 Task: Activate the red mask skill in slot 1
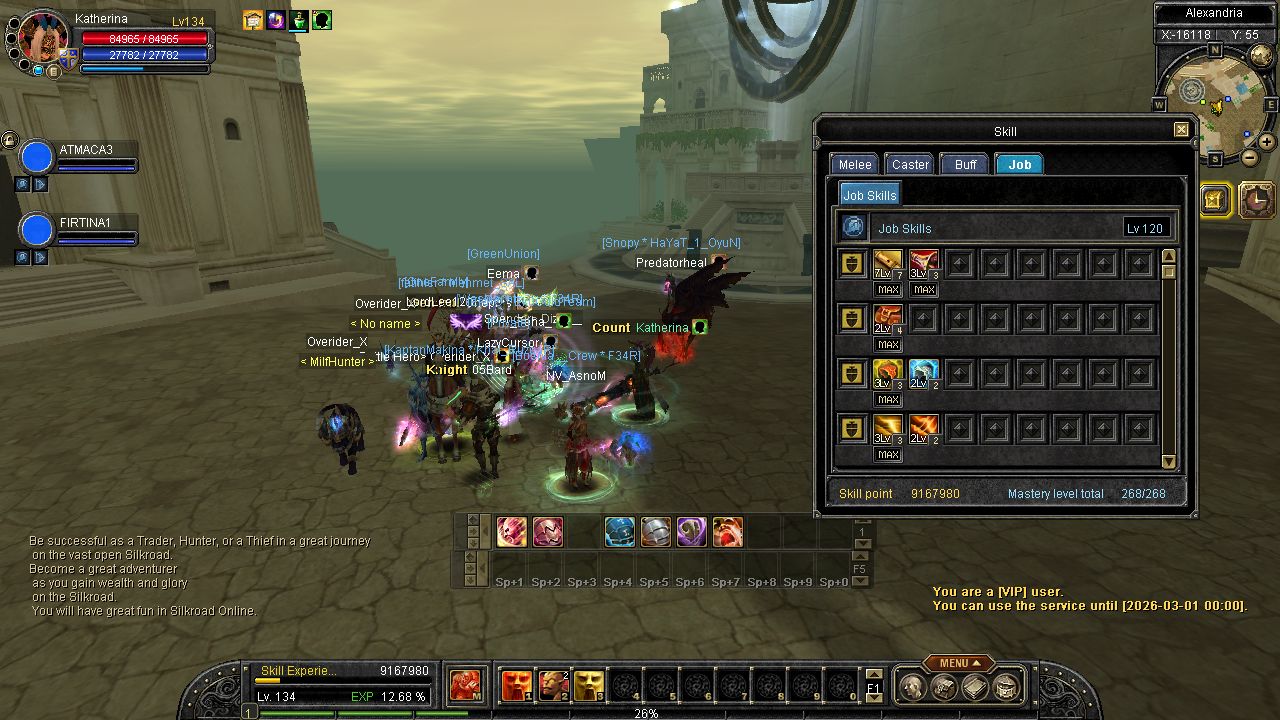(516, 686)
